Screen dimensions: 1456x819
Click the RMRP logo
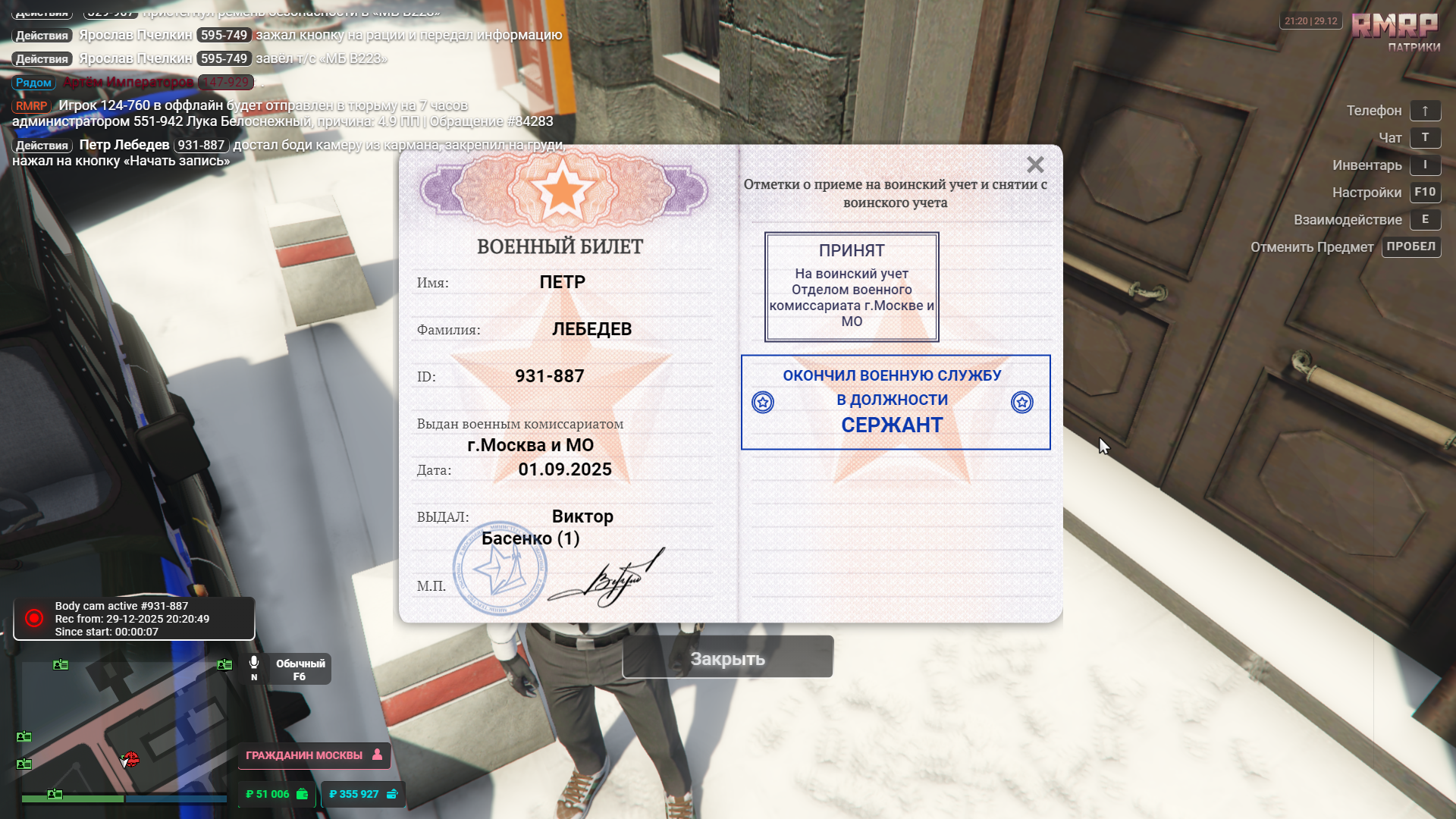[1394, 27]
